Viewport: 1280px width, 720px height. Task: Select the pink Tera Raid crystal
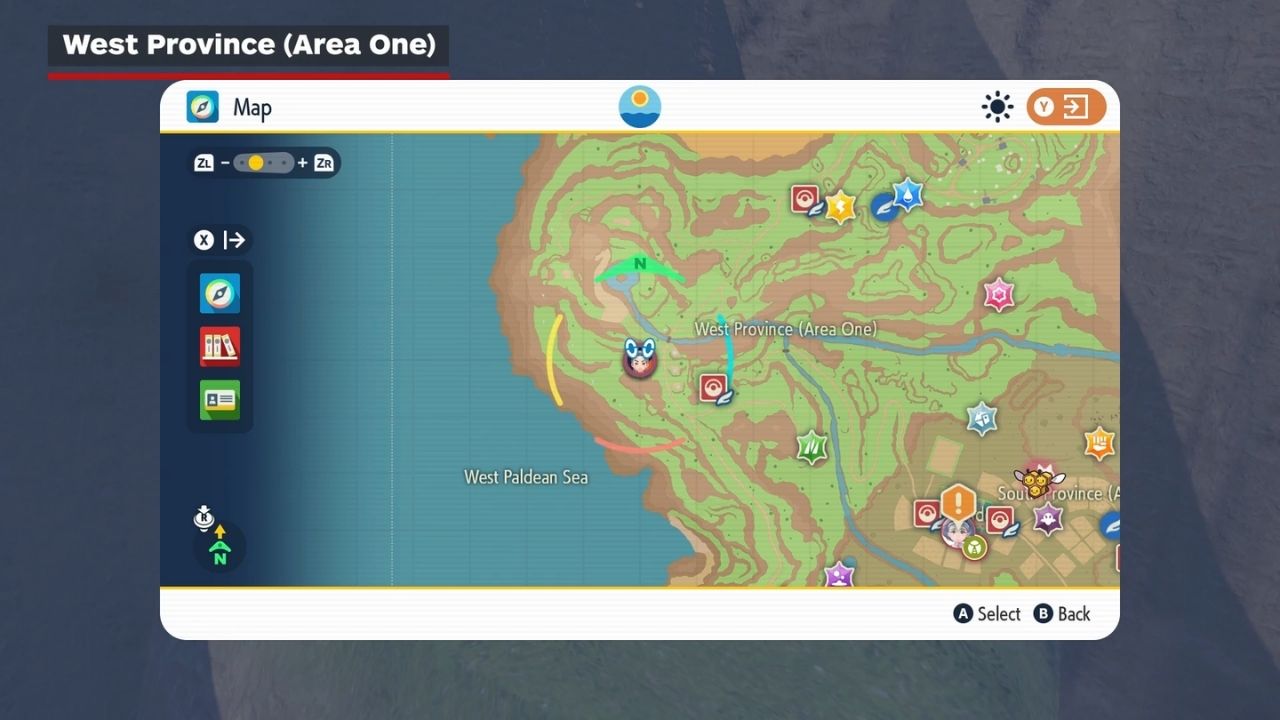999,295
